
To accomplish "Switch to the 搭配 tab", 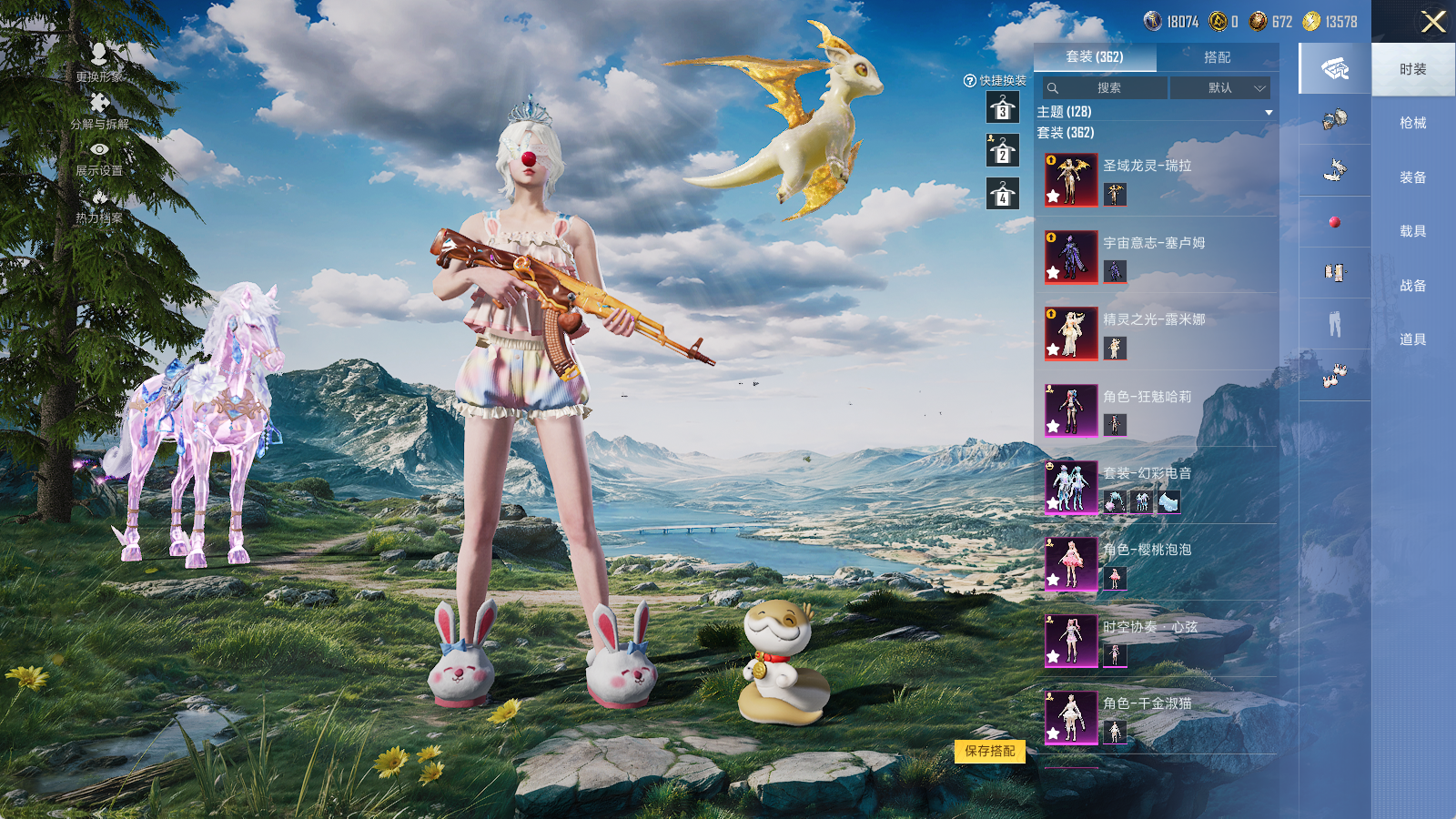I will (x=1217, y=57).
